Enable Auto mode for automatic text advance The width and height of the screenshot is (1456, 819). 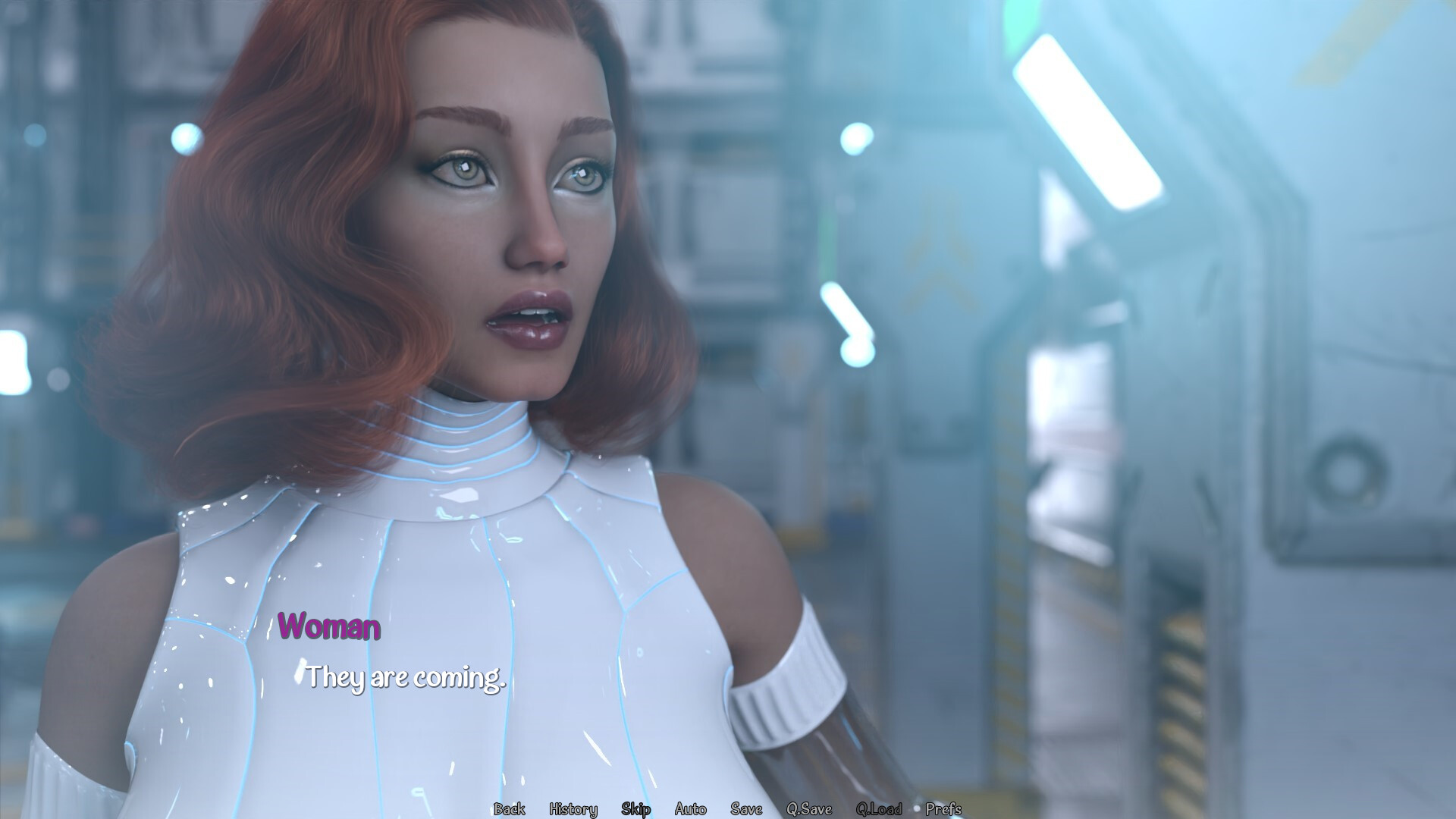point(690,810)
